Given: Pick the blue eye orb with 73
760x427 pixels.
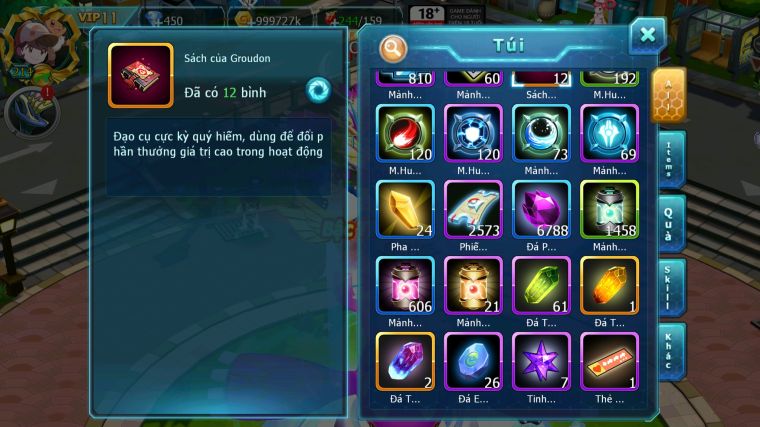Looking at the screenshot, I should click(x=541, y=134).
